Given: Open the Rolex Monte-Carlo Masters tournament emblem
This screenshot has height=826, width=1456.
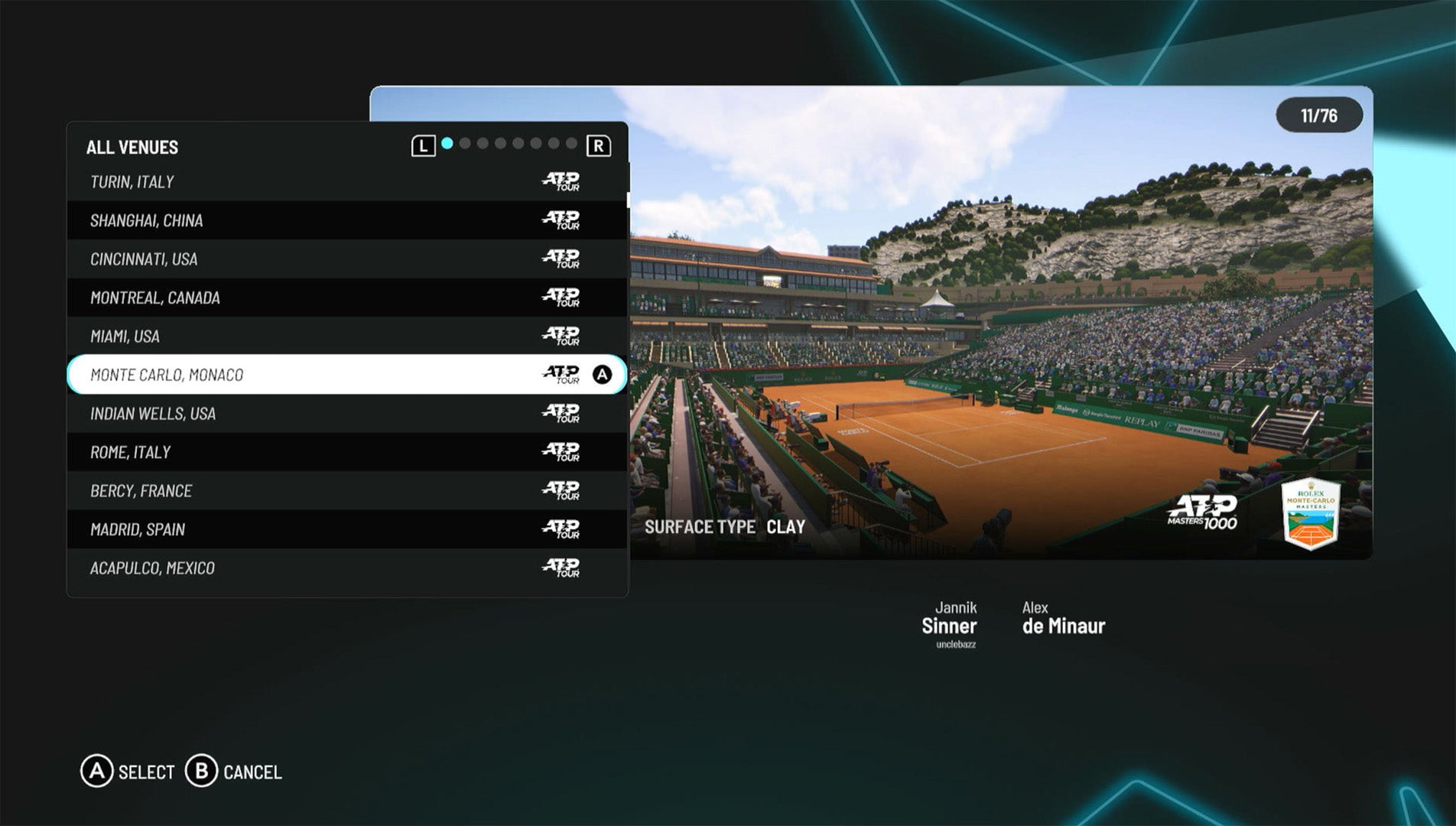Looking at the screenshot, I should click(x=1310, y=512).
